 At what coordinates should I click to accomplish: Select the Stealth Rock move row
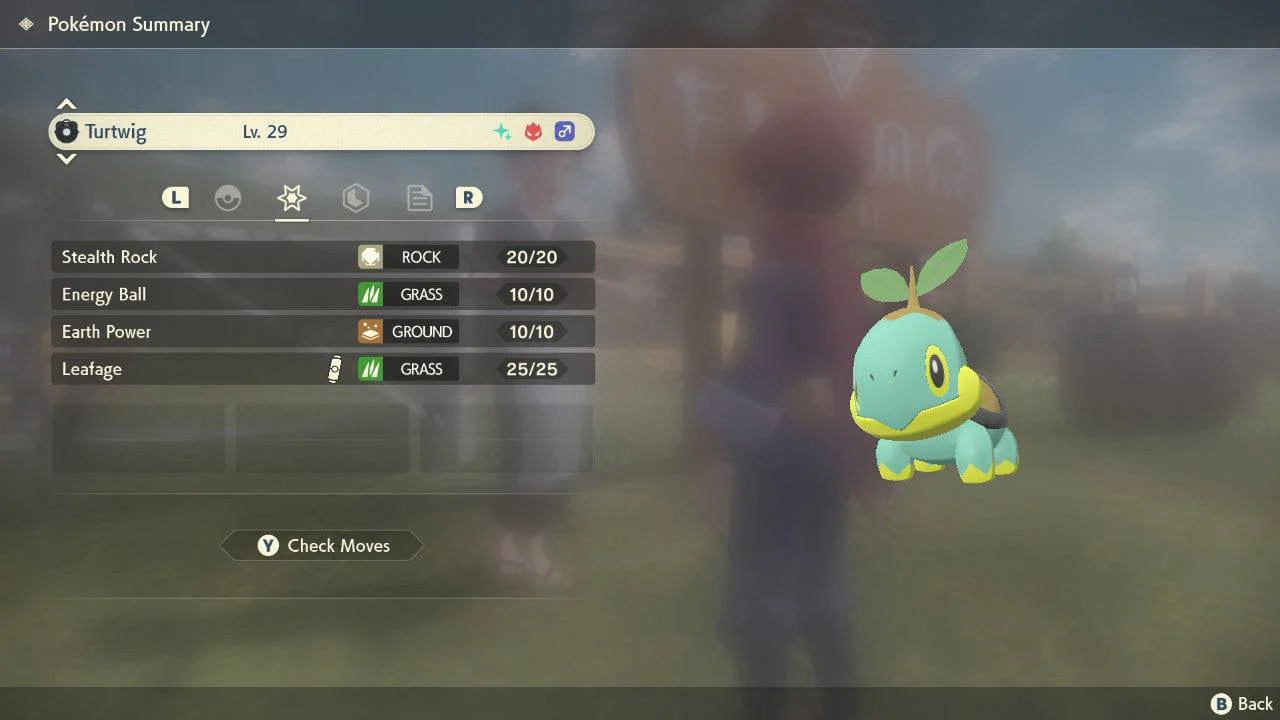point(322,257)
